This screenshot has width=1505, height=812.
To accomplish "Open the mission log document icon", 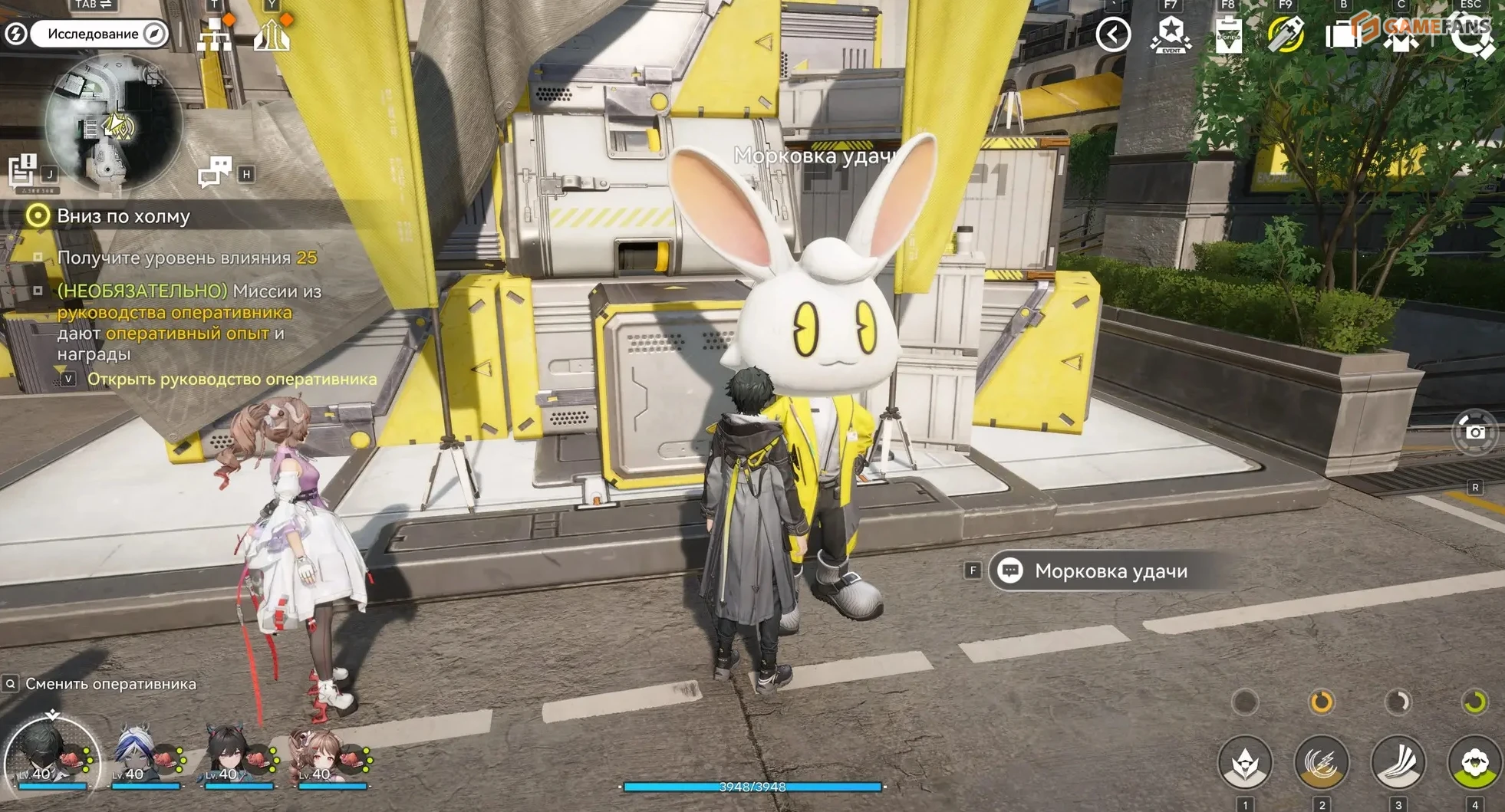I will coord(23,170).
